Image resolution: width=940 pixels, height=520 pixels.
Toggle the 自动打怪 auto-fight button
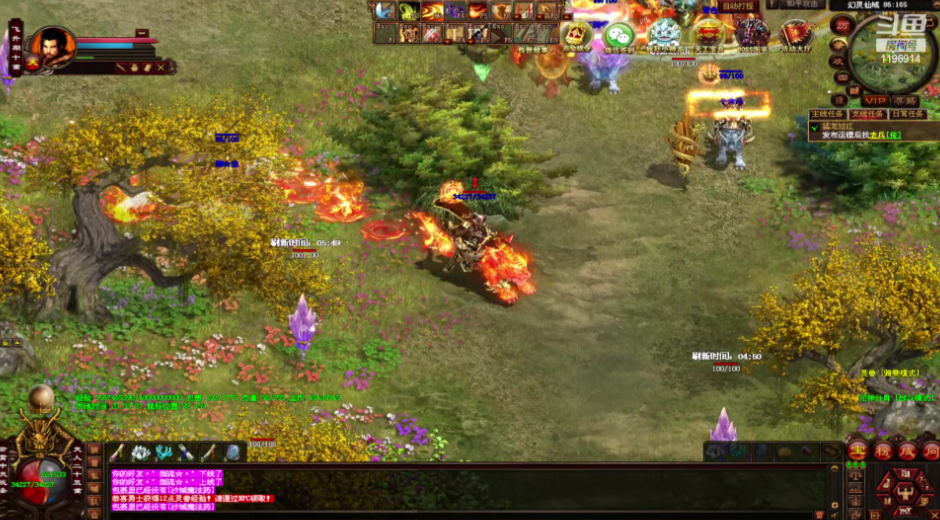738,6
